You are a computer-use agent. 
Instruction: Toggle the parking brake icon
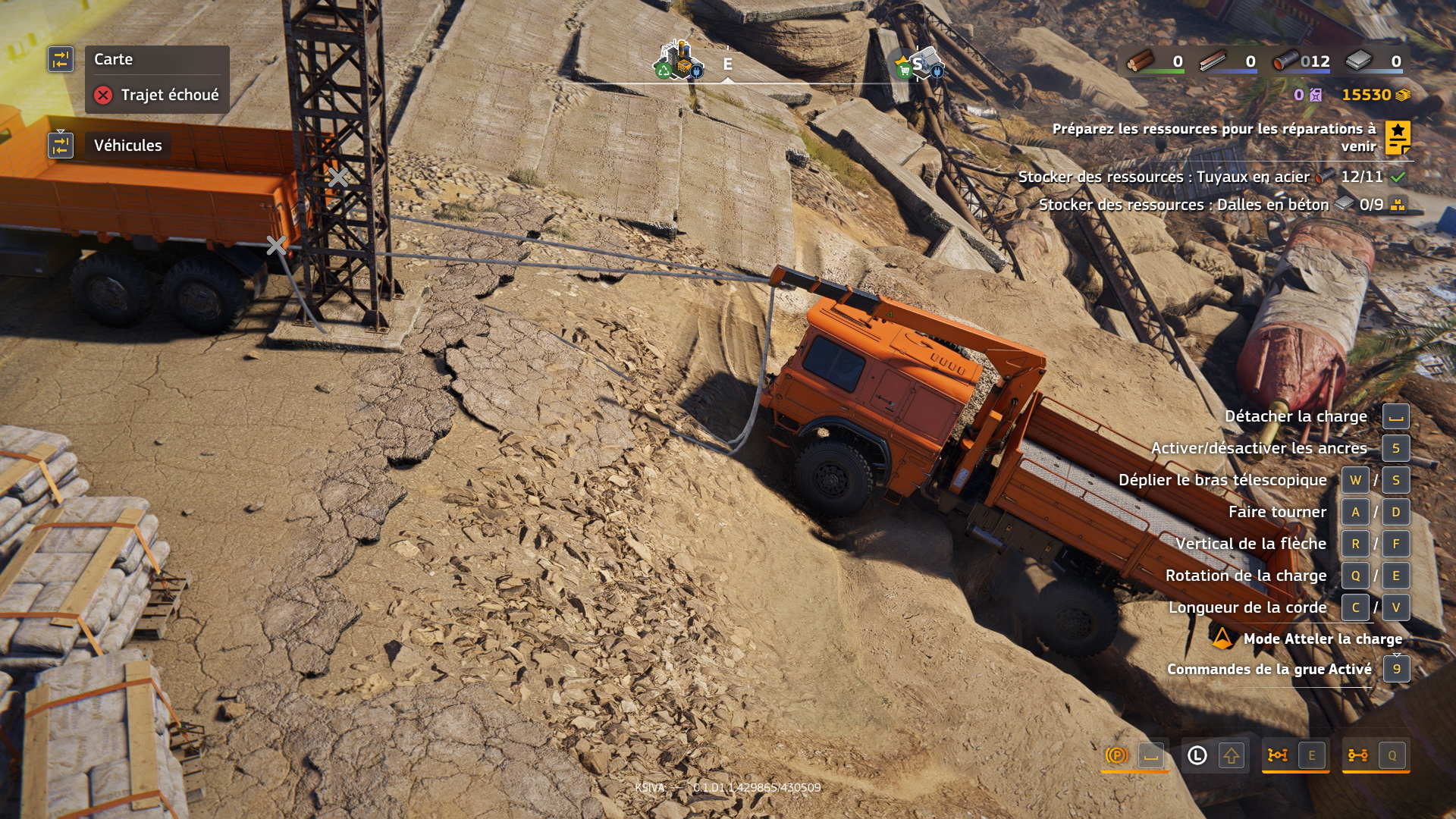click(1116, 755)
